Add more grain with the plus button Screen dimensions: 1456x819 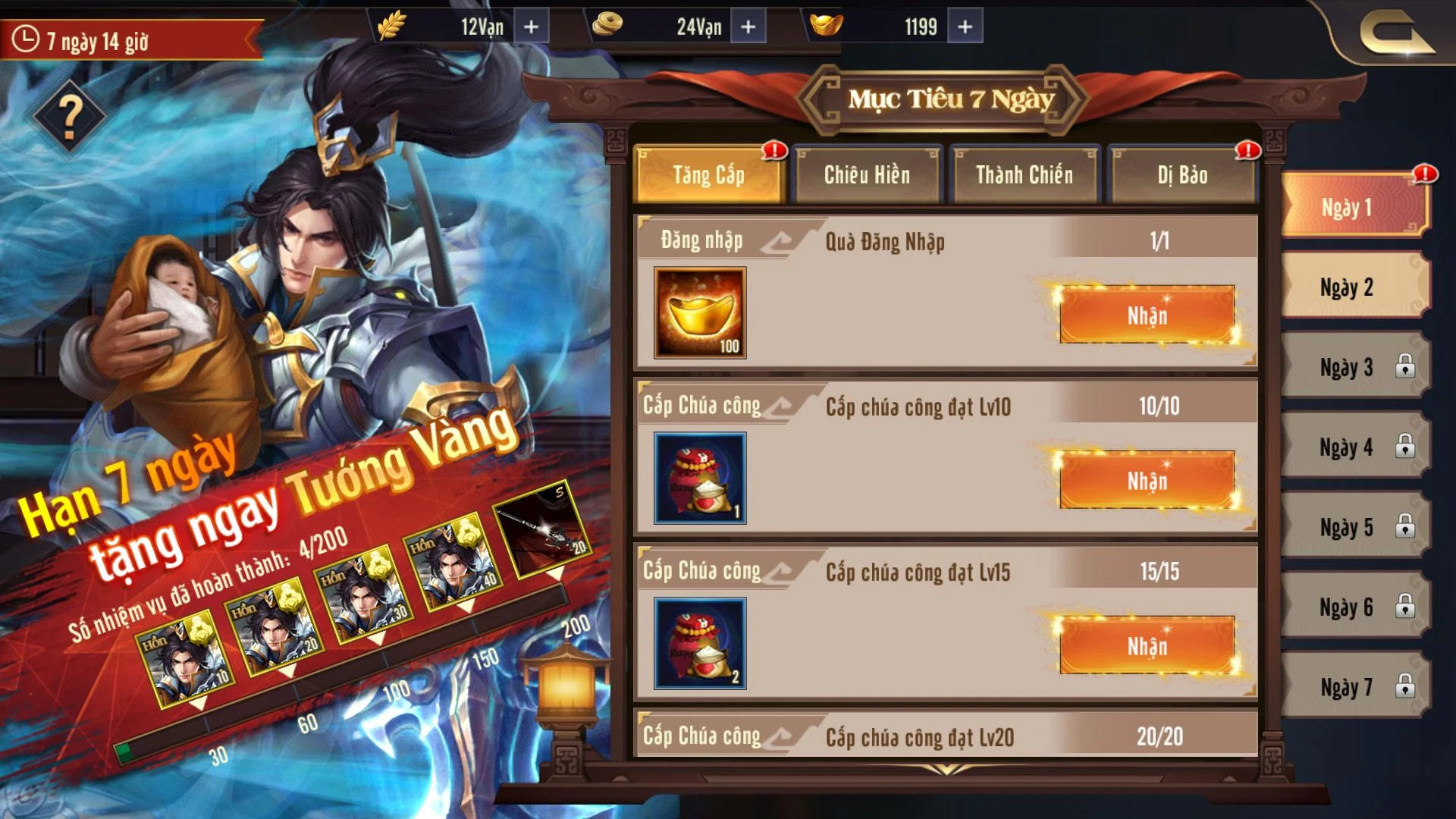tap(532, 27)
